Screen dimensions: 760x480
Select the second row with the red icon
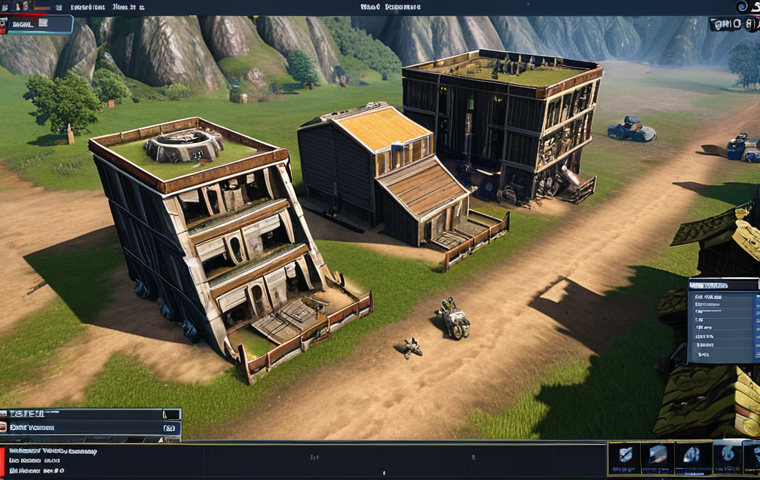tap(90, 428)
